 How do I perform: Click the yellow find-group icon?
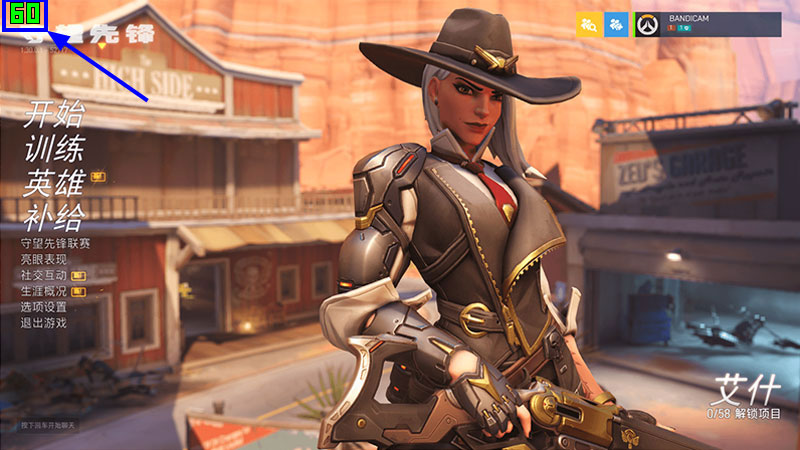[589, 25]
